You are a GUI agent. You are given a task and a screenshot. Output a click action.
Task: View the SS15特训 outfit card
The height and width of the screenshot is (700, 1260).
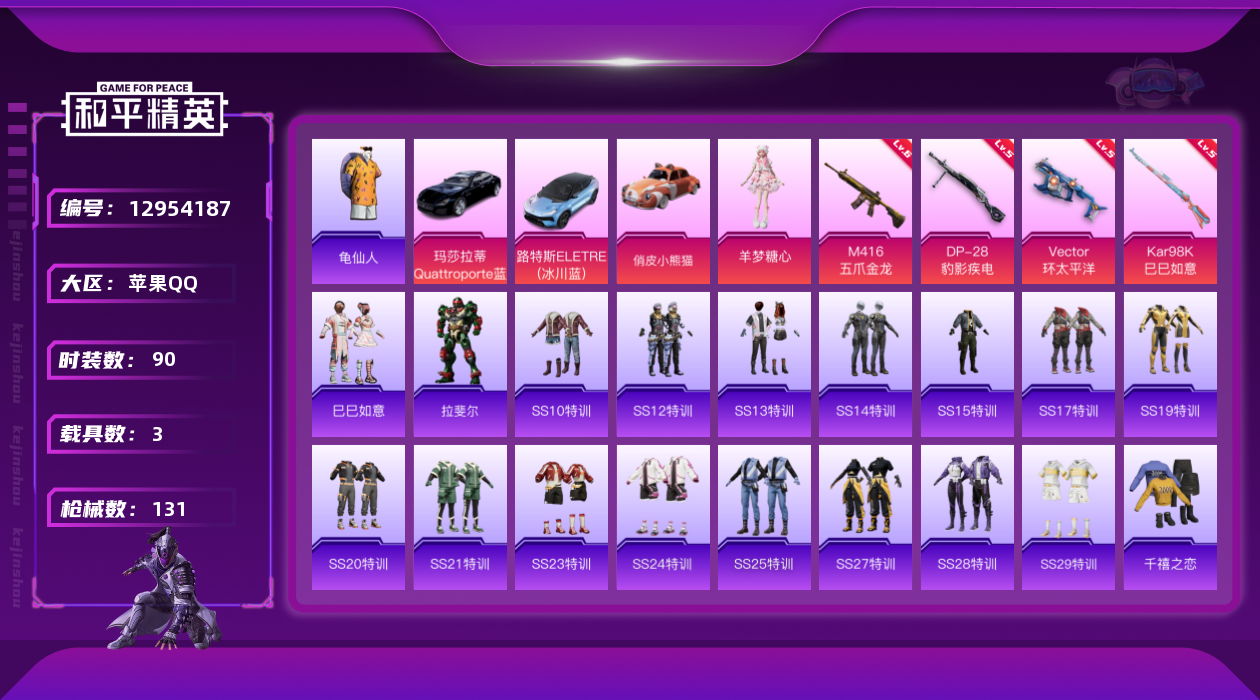click(x=967, y=364)
